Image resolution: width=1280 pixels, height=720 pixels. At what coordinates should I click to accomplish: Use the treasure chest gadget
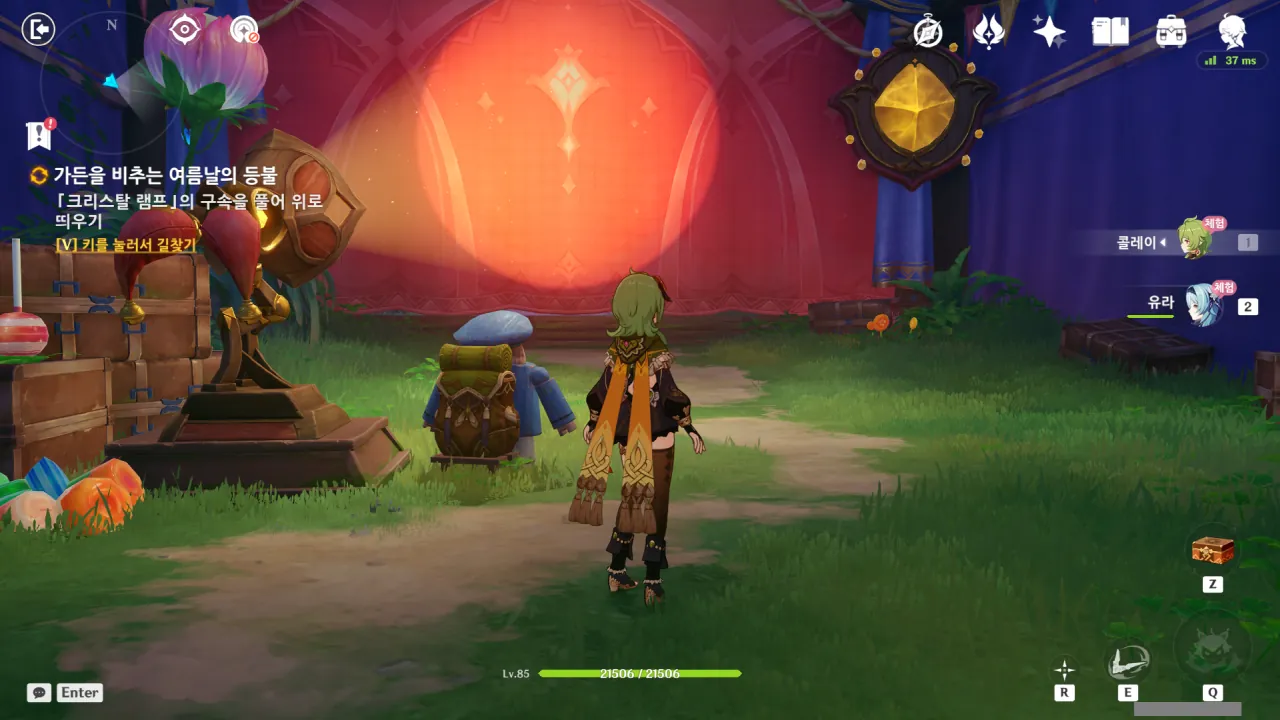pyautogui.click(x=1212, y=550)
